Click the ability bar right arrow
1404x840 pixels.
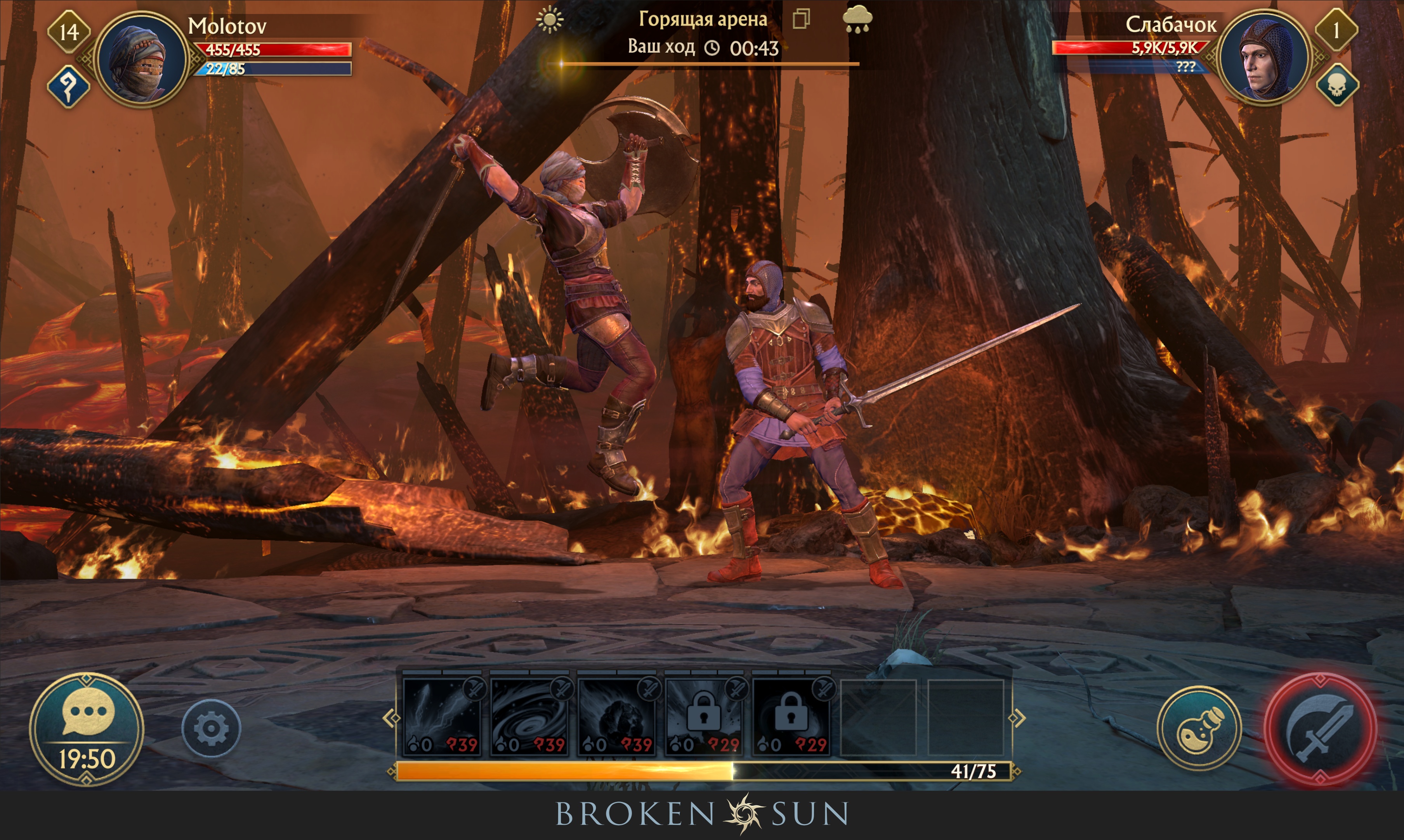1017,718
